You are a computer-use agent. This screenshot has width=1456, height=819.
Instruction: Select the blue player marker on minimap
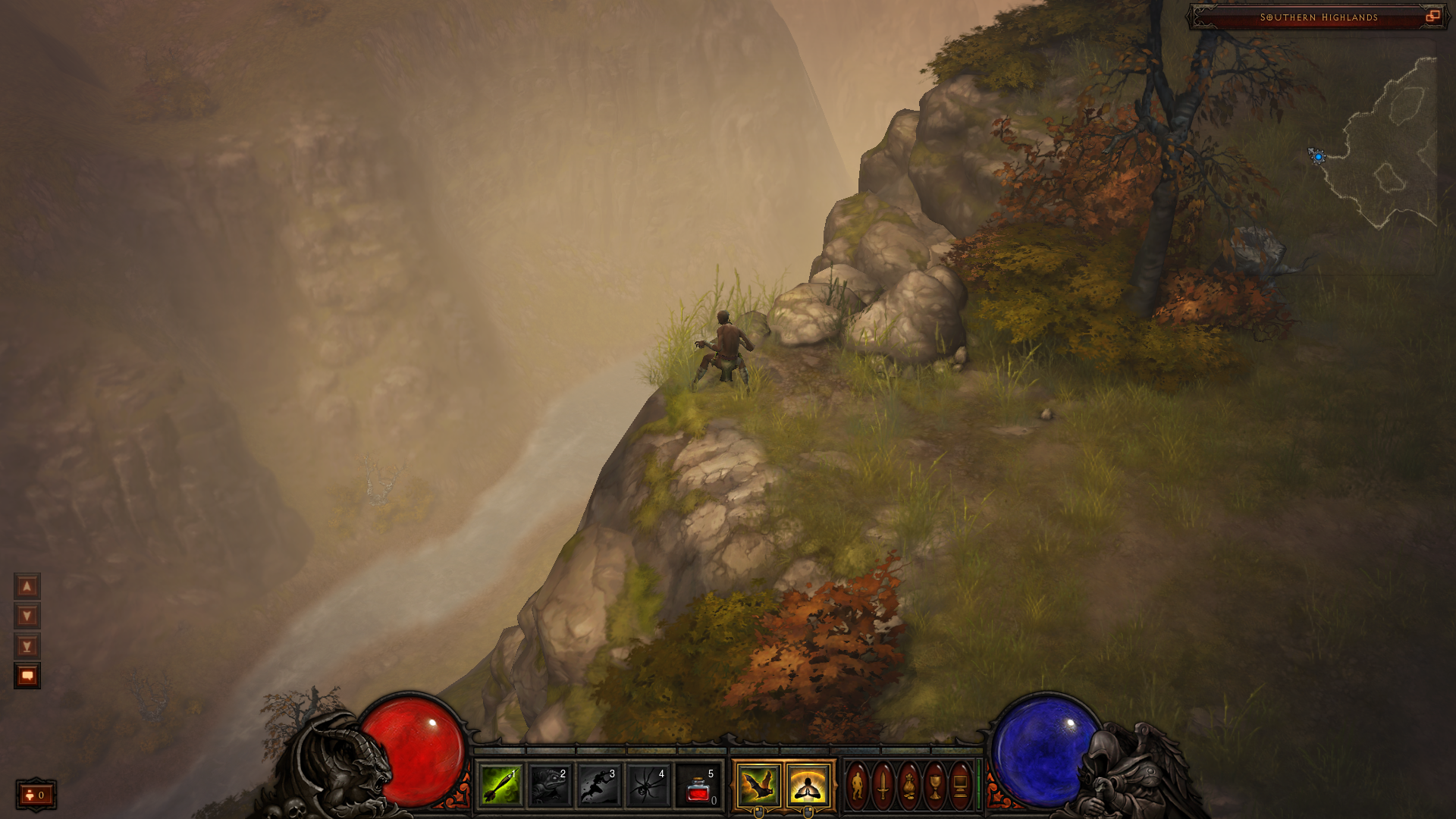(1319, 157)
